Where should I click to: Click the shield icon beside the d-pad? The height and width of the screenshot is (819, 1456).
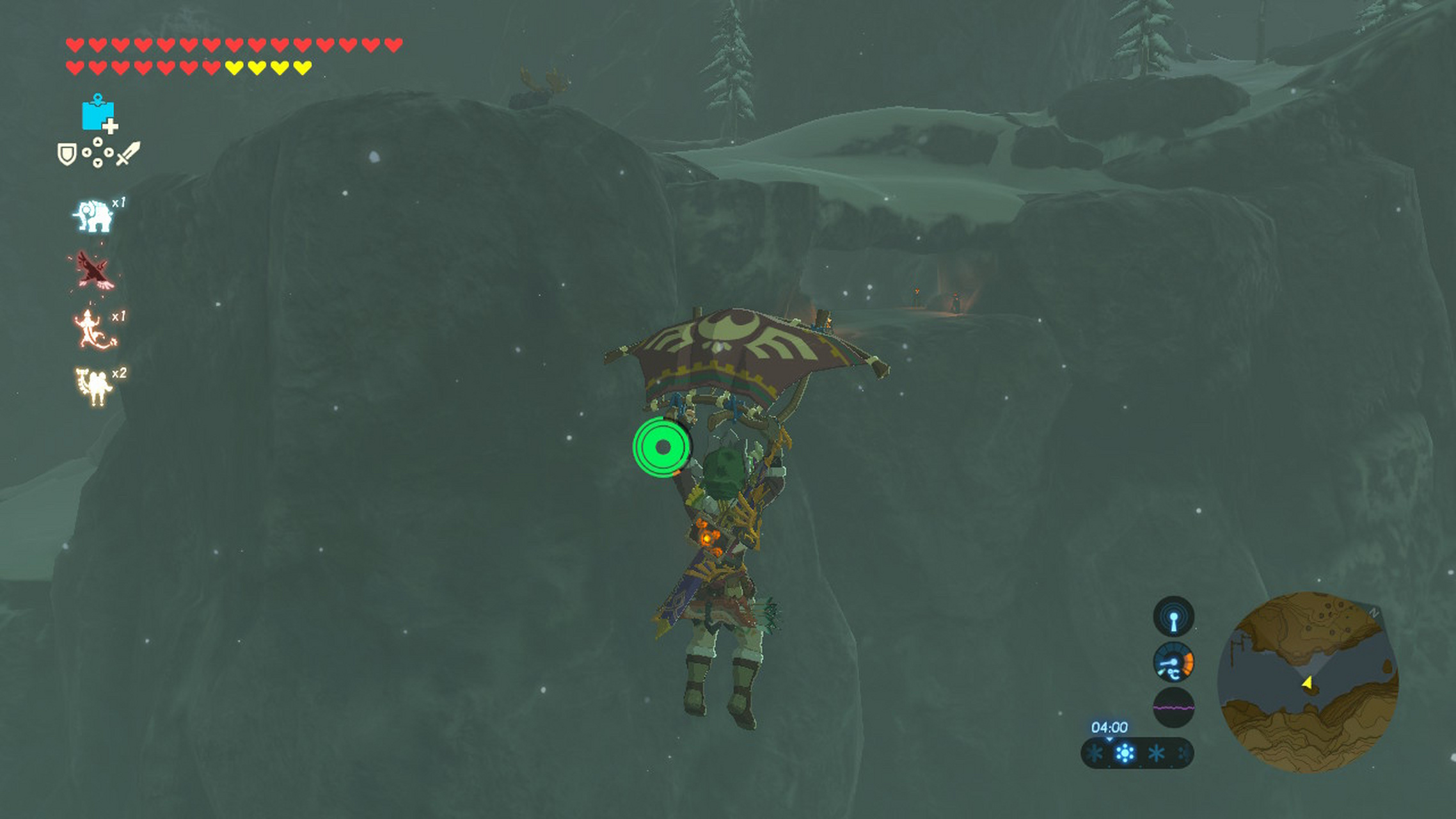point(67,154)
